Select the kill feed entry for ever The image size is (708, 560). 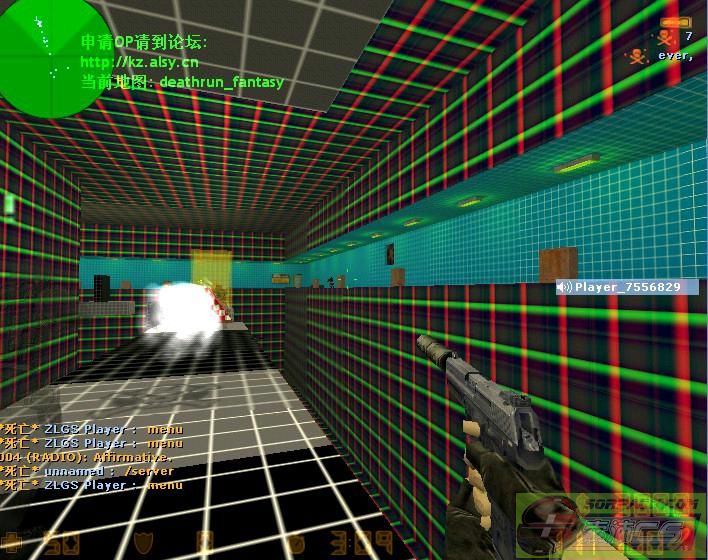pyautogui.click(x=660, y=56)
